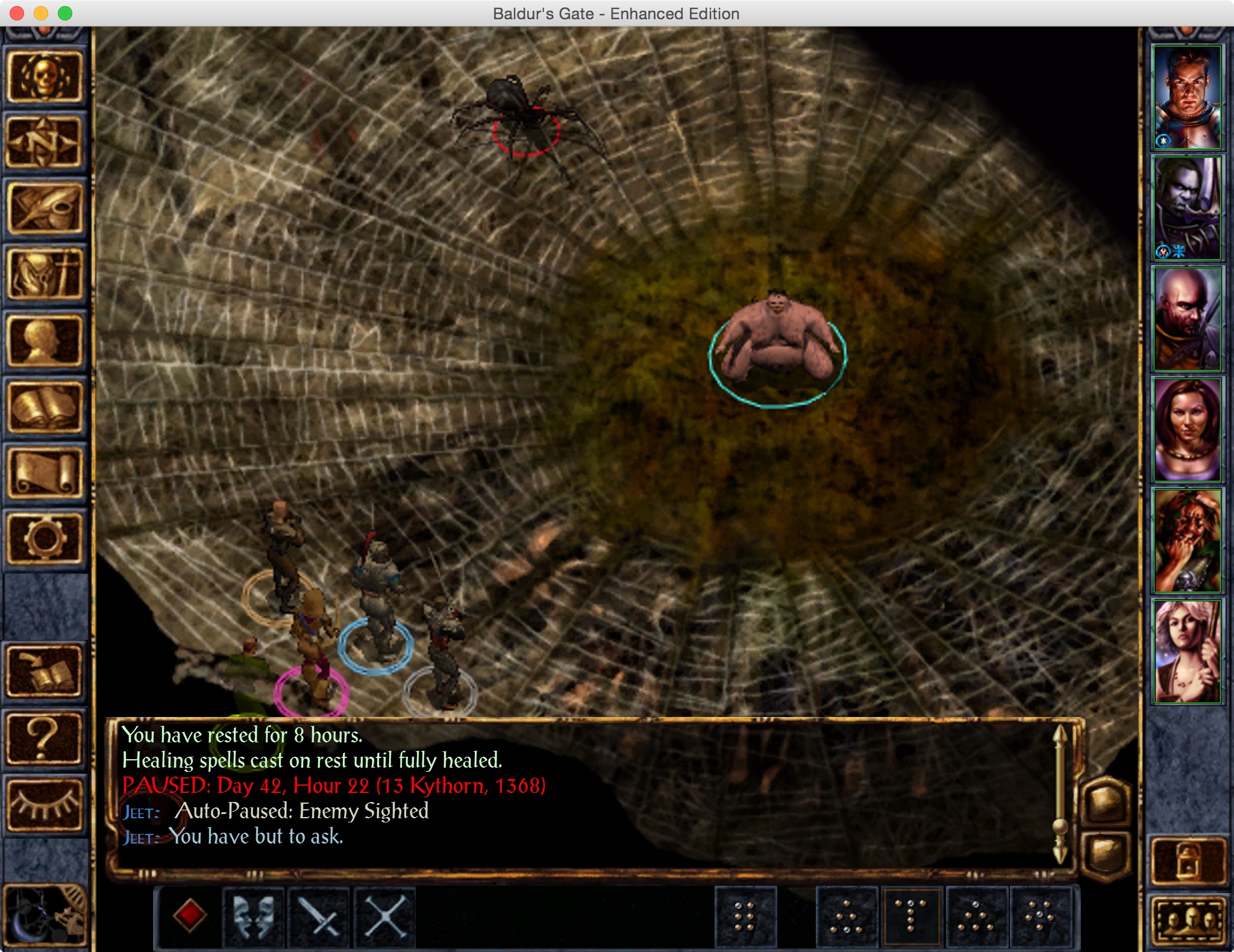Image resolution: width=1234 pixels, height=952 pixels.
Task: Open the mage spellbook button
Action: tap(45, 407)
